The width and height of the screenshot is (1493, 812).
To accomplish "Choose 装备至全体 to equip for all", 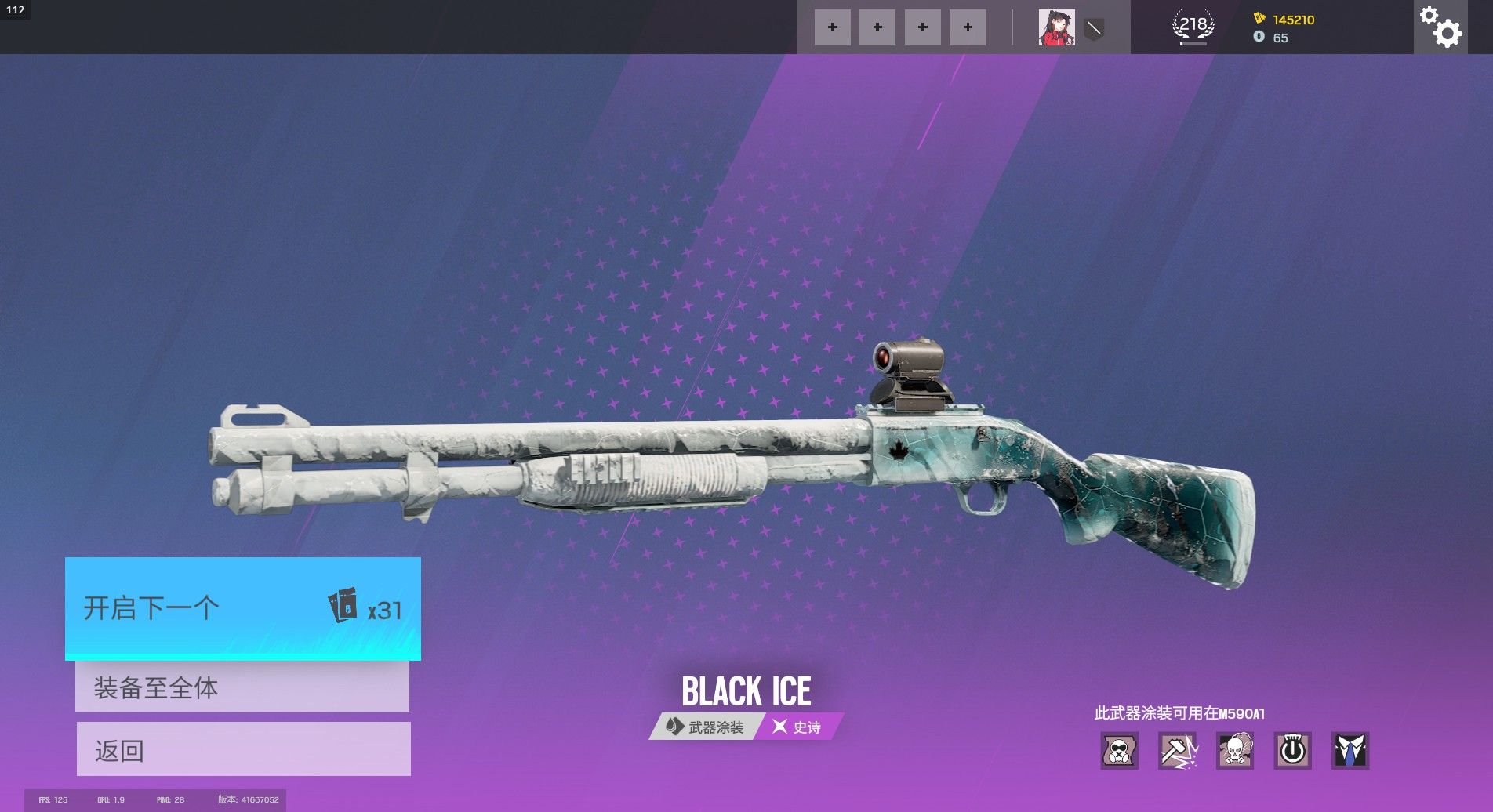I will (x=242, y=687).
